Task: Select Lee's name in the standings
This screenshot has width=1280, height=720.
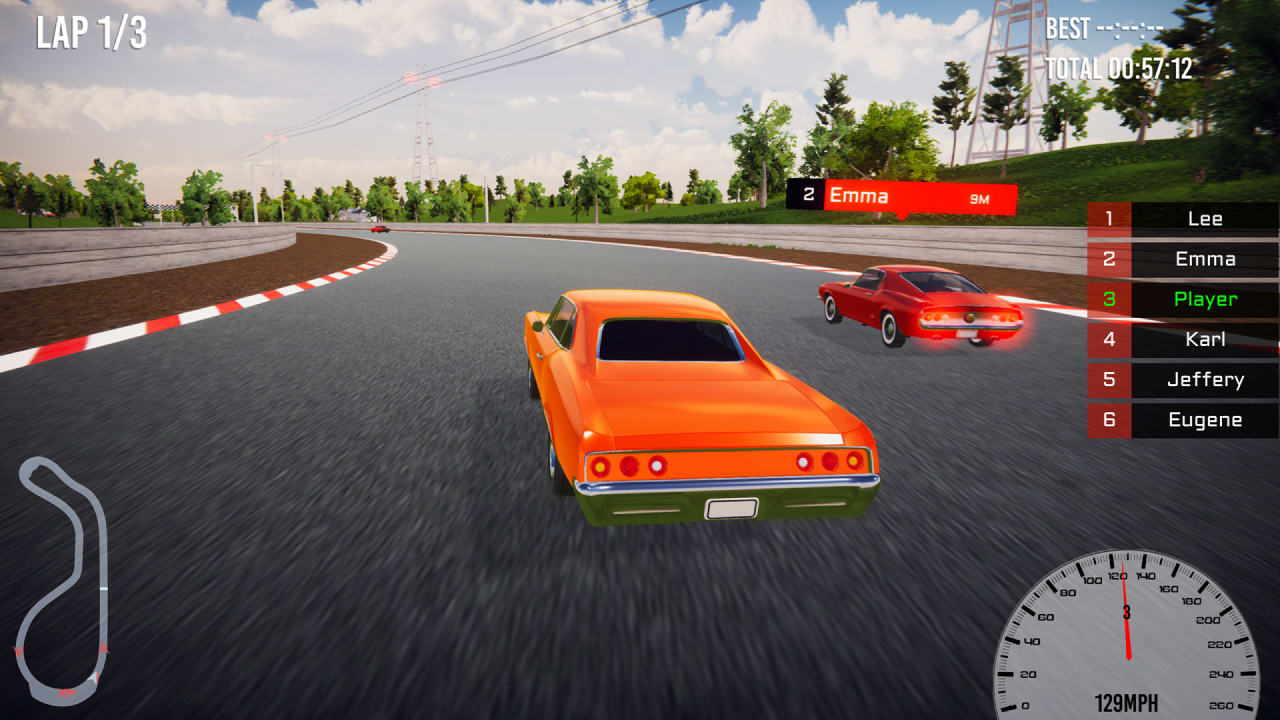Action: [x=1206, y=218]
